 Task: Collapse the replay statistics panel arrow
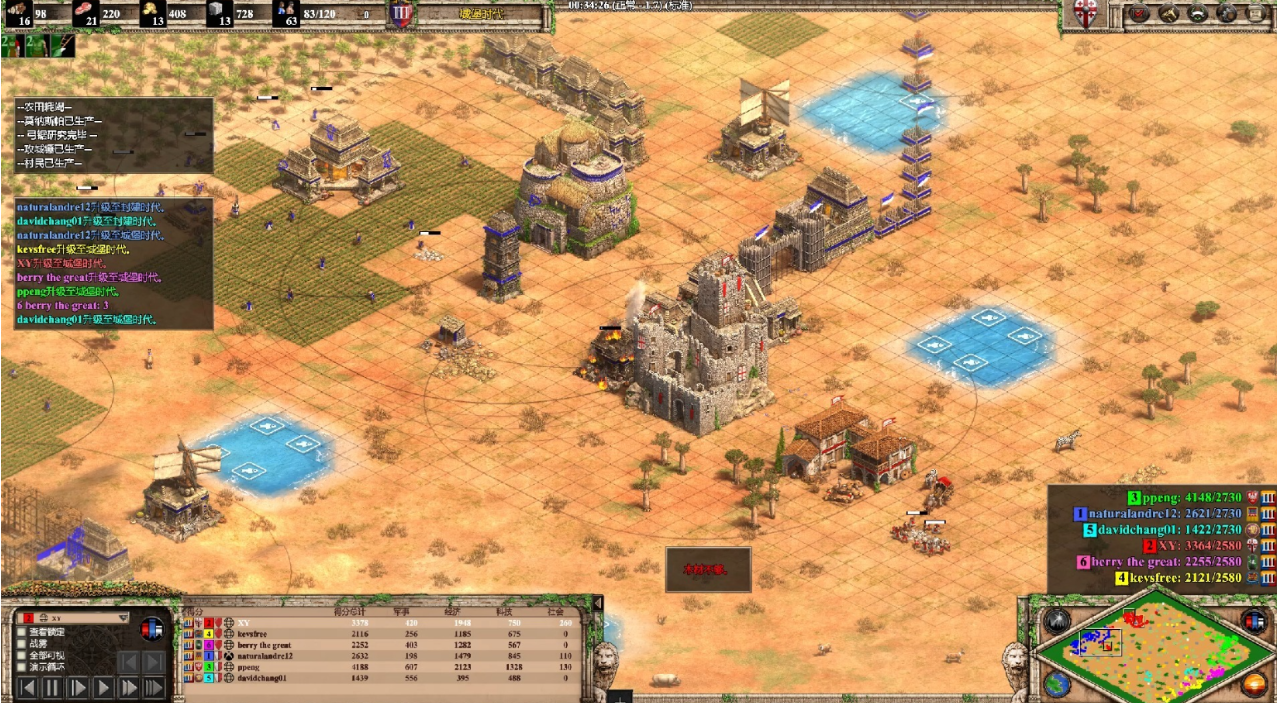(x=598, y=605)
